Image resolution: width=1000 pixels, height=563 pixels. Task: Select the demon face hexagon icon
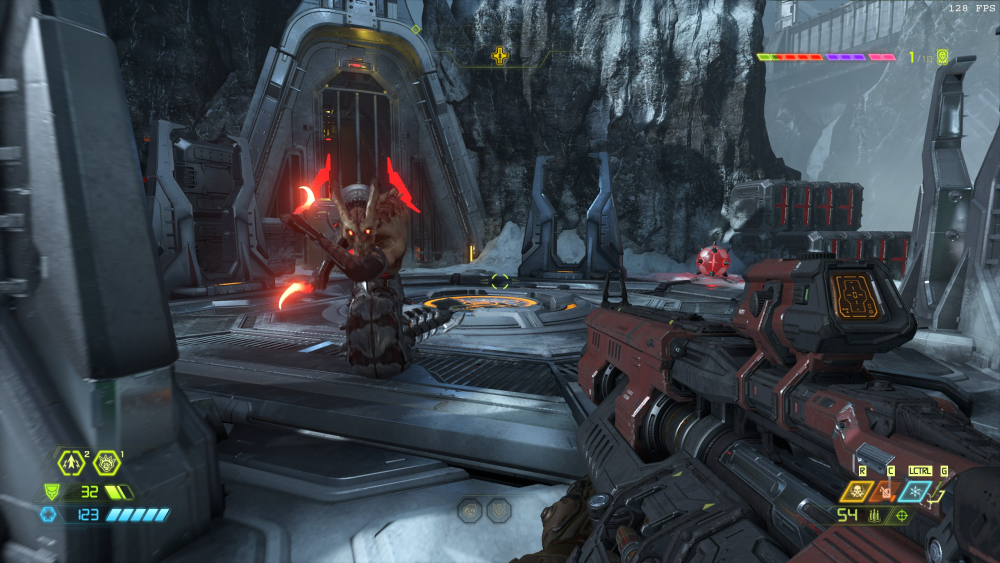pos(107,462)
